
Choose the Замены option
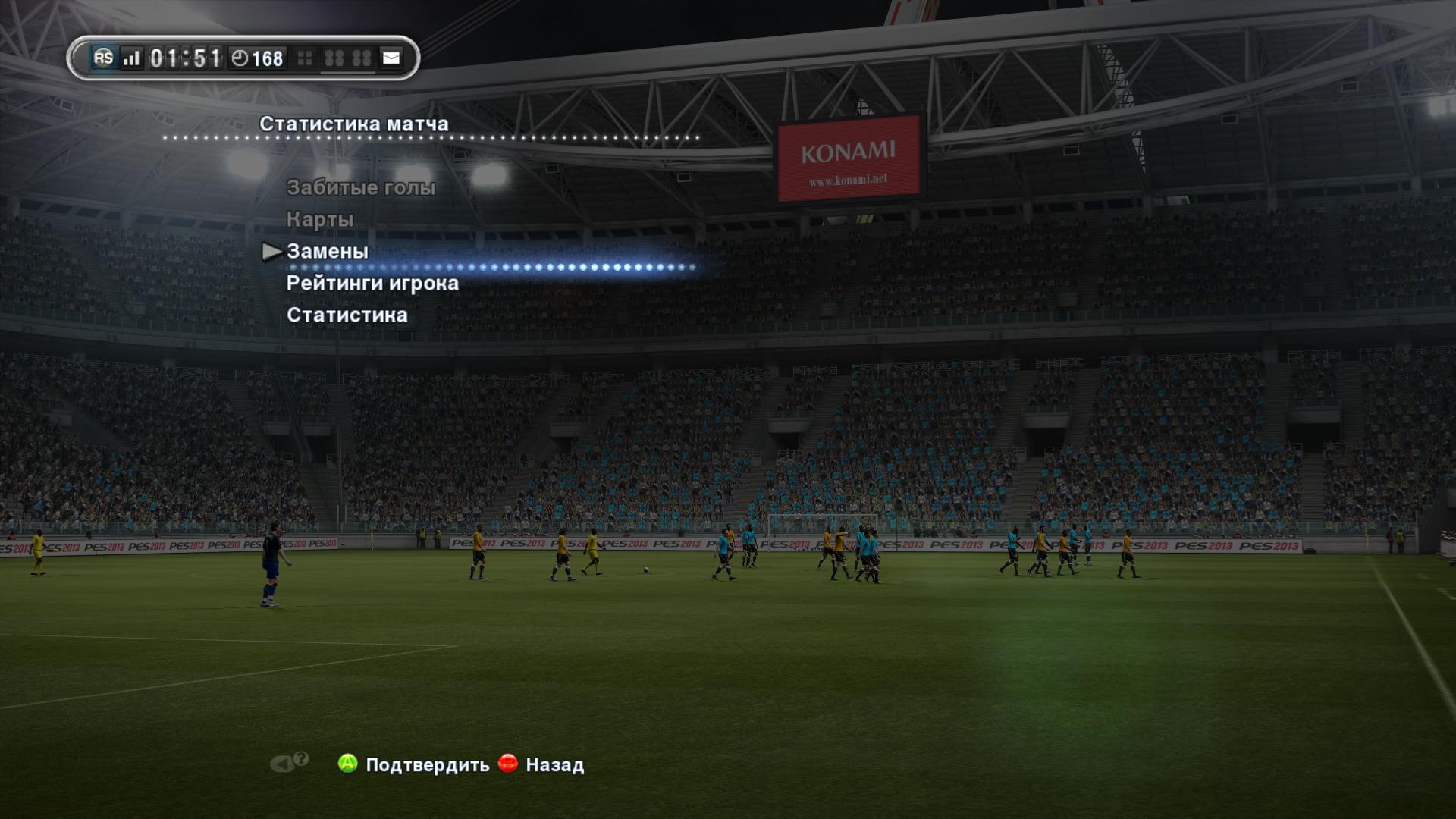pos(328,251)
